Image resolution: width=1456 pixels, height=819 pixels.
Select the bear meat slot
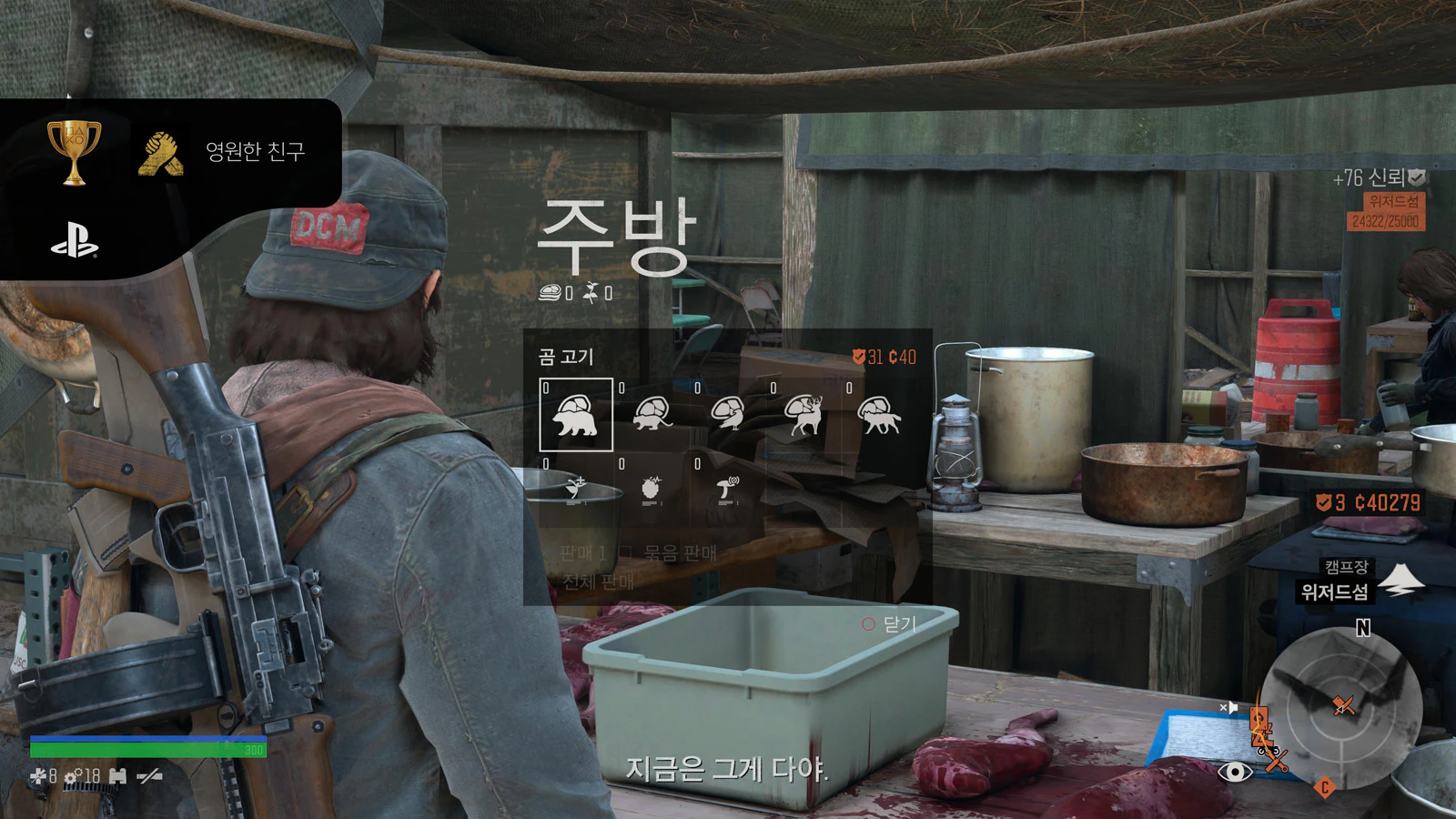click(576, 415)
